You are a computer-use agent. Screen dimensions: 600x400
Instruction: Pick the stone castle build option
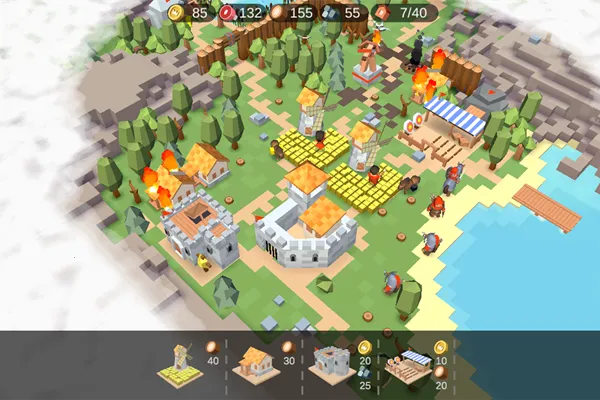(330, 364)
